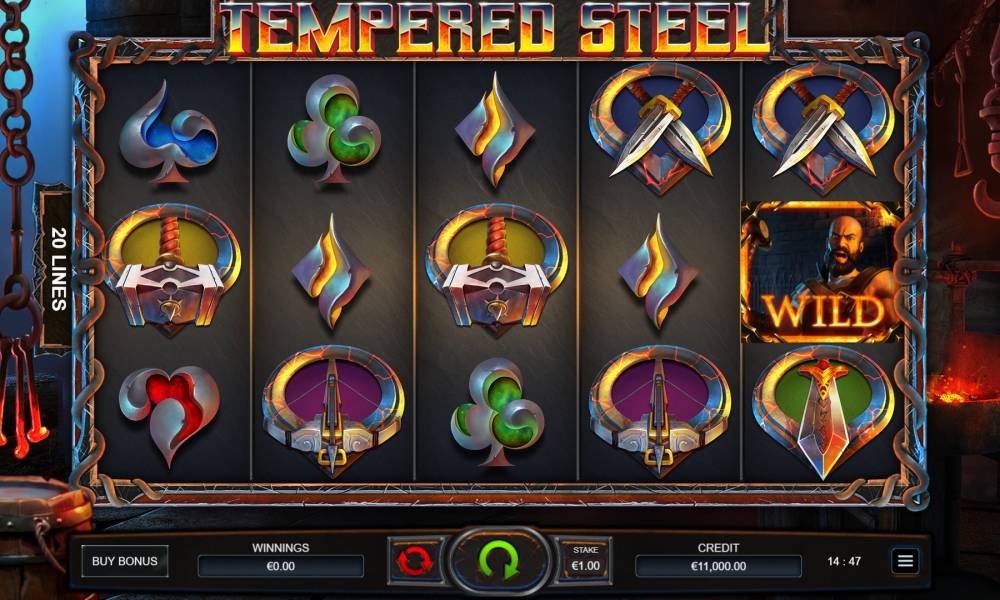Change the stake amount
1000x600 pixels.
(584, 561)
